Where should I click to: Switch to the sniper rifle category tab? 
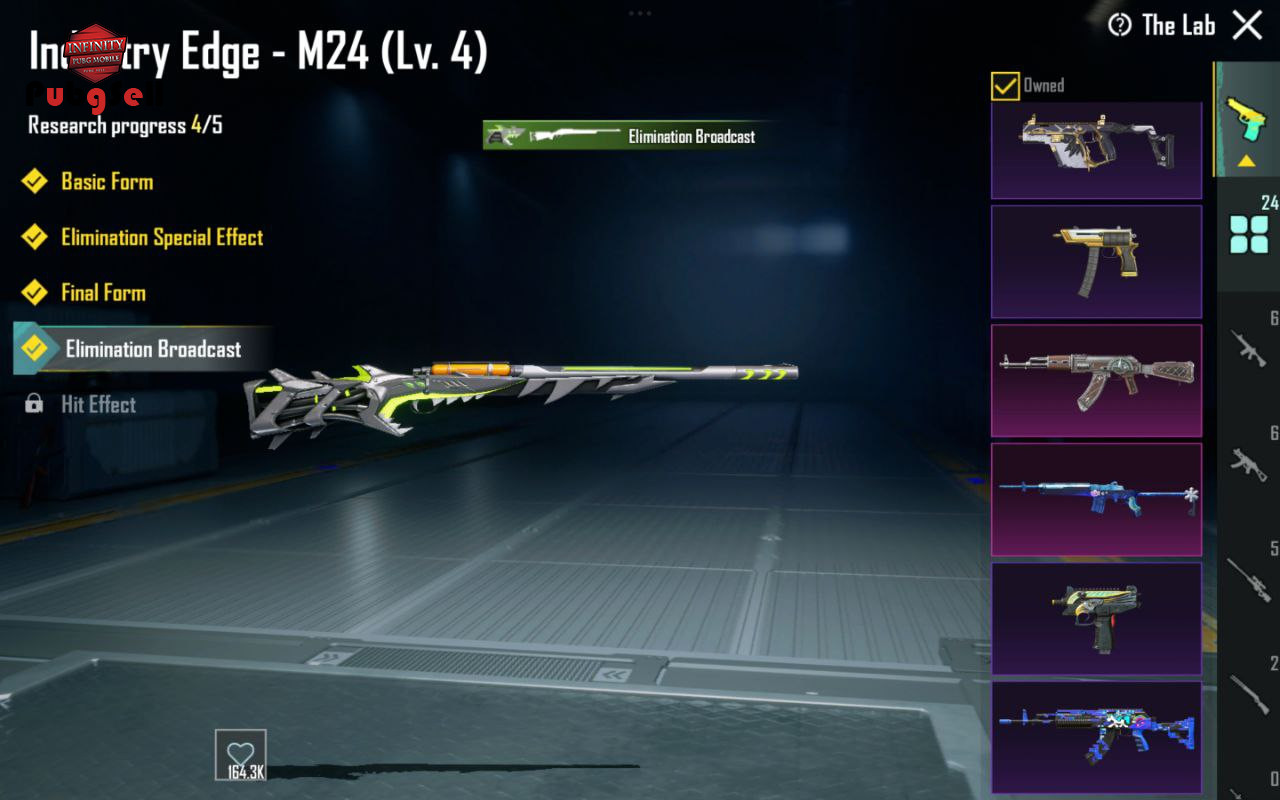point(1249,578)
